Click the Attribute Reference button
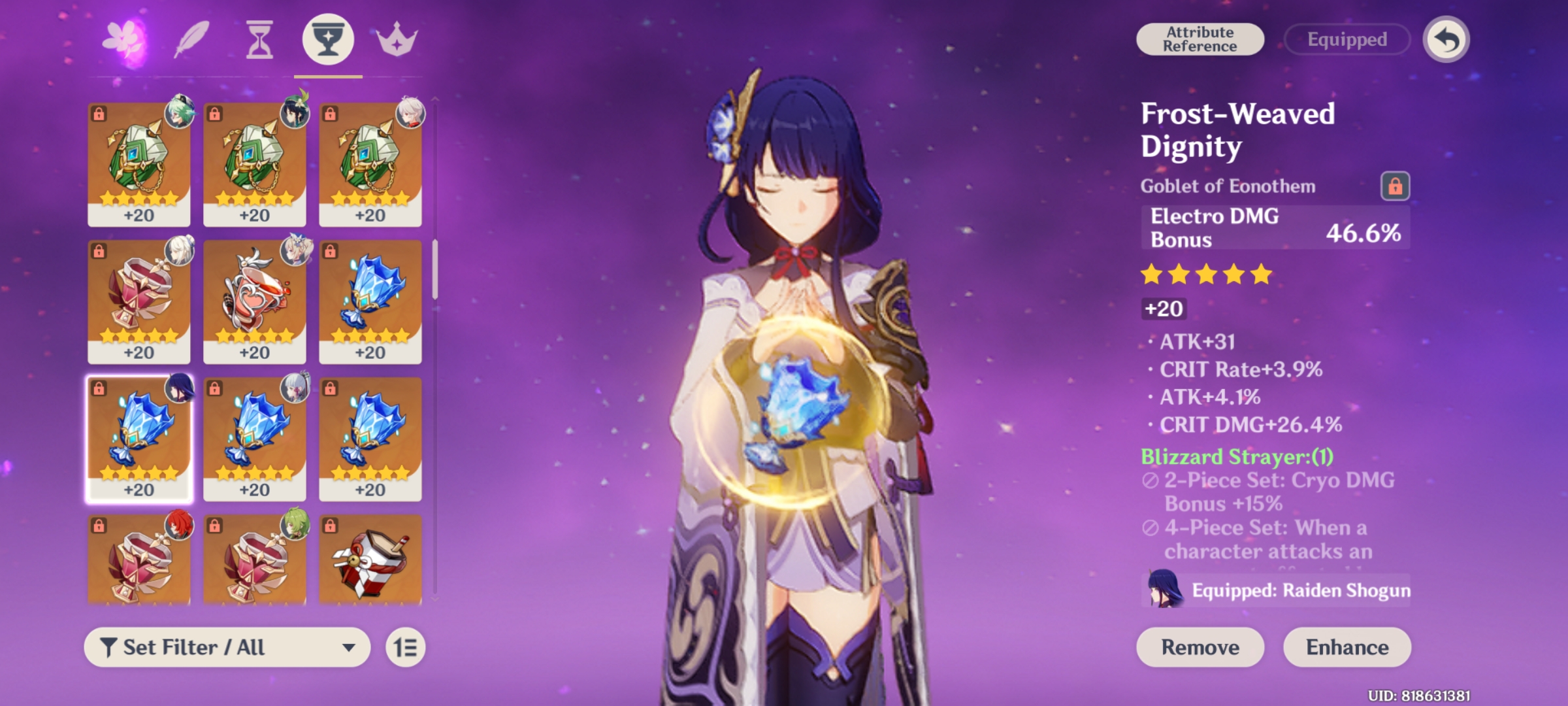Image resolution: width=1568 pixels, height=706 pixels. click(x=1200, y=39)
